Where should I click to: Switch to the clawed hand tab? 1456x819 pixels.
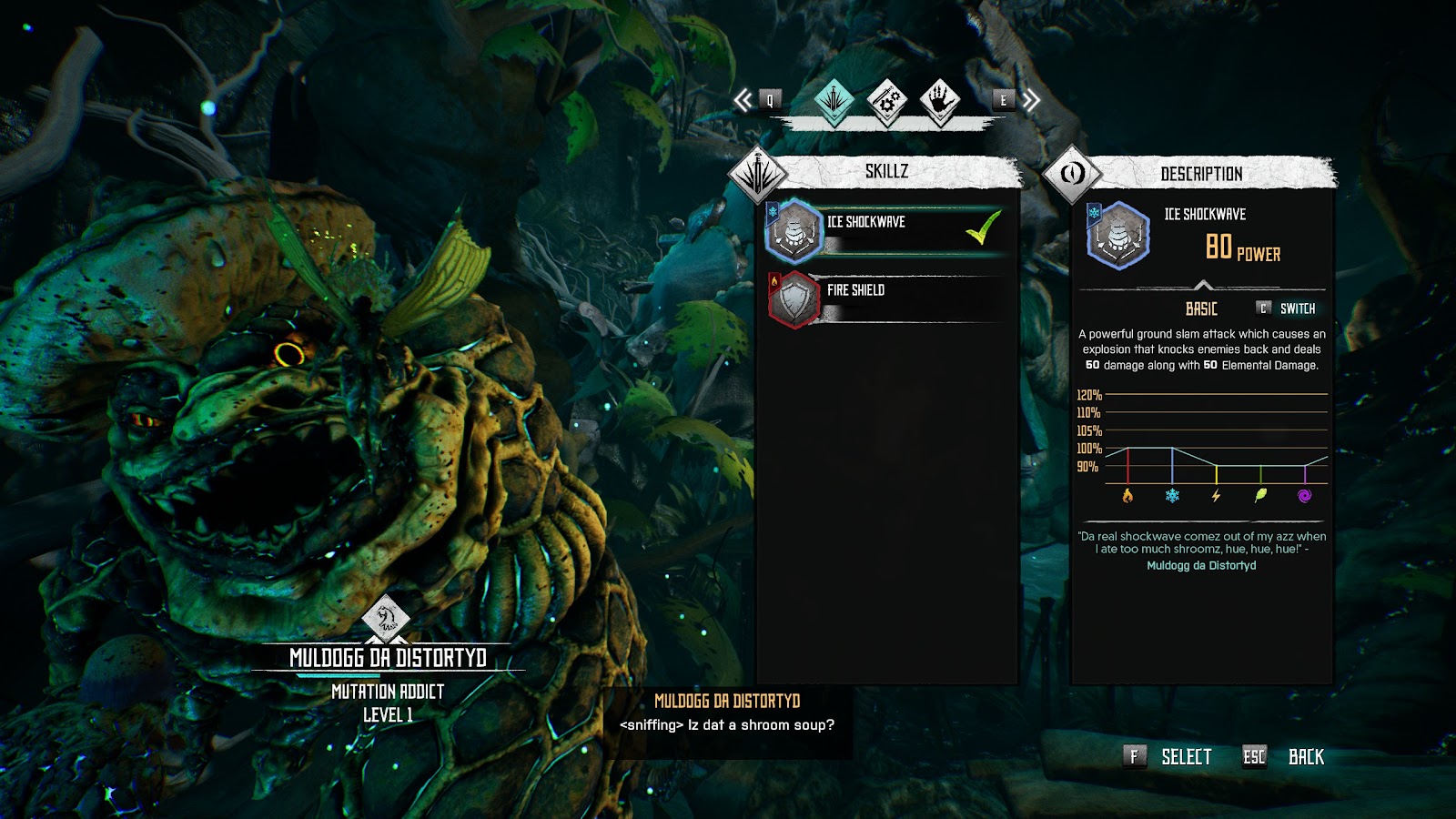940,100
